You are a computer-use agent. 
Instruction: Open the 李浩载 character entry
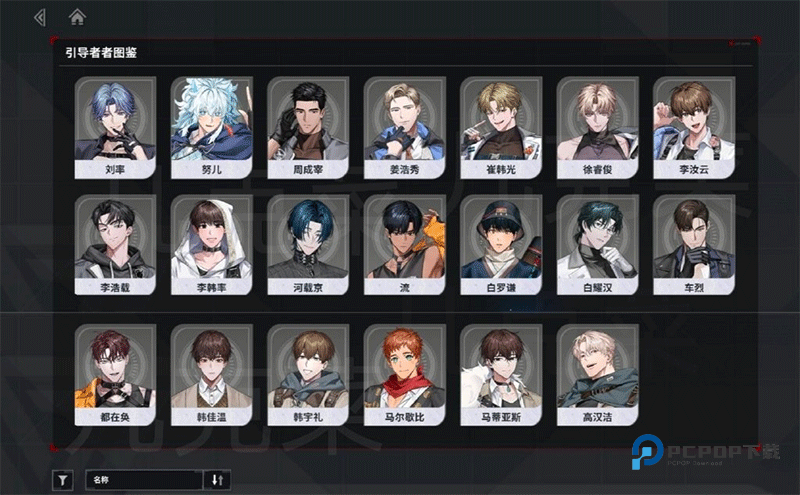115,245
